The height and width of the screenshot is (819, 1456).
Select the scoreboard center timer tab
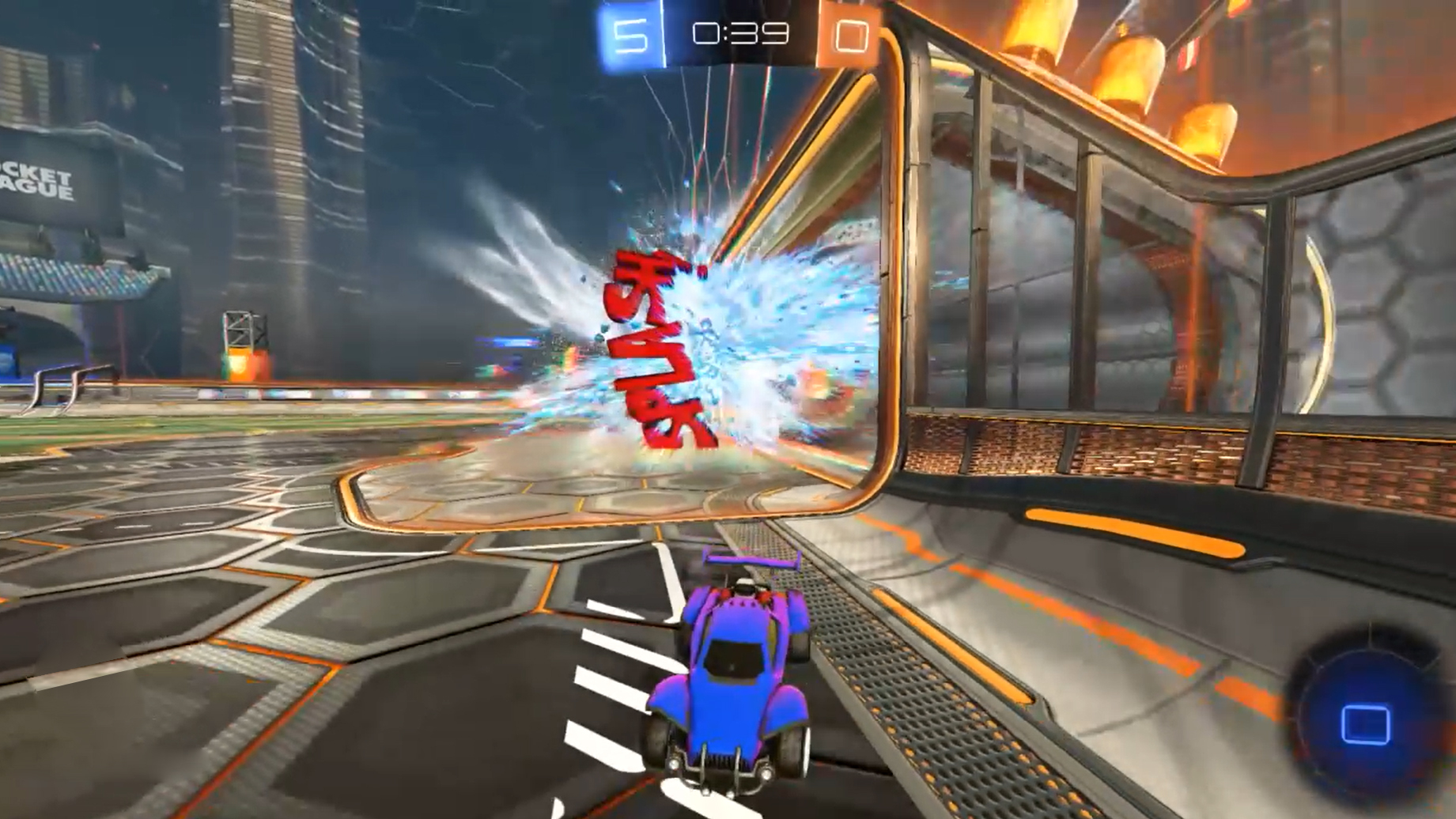coord(737,33)
